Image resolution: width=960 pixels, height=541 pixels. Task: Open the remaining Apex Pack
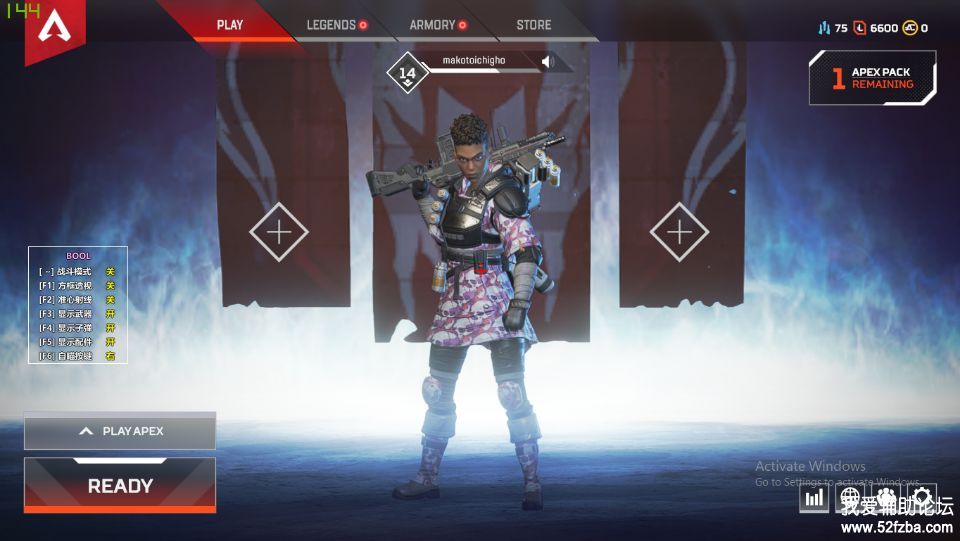coord(873,78)
